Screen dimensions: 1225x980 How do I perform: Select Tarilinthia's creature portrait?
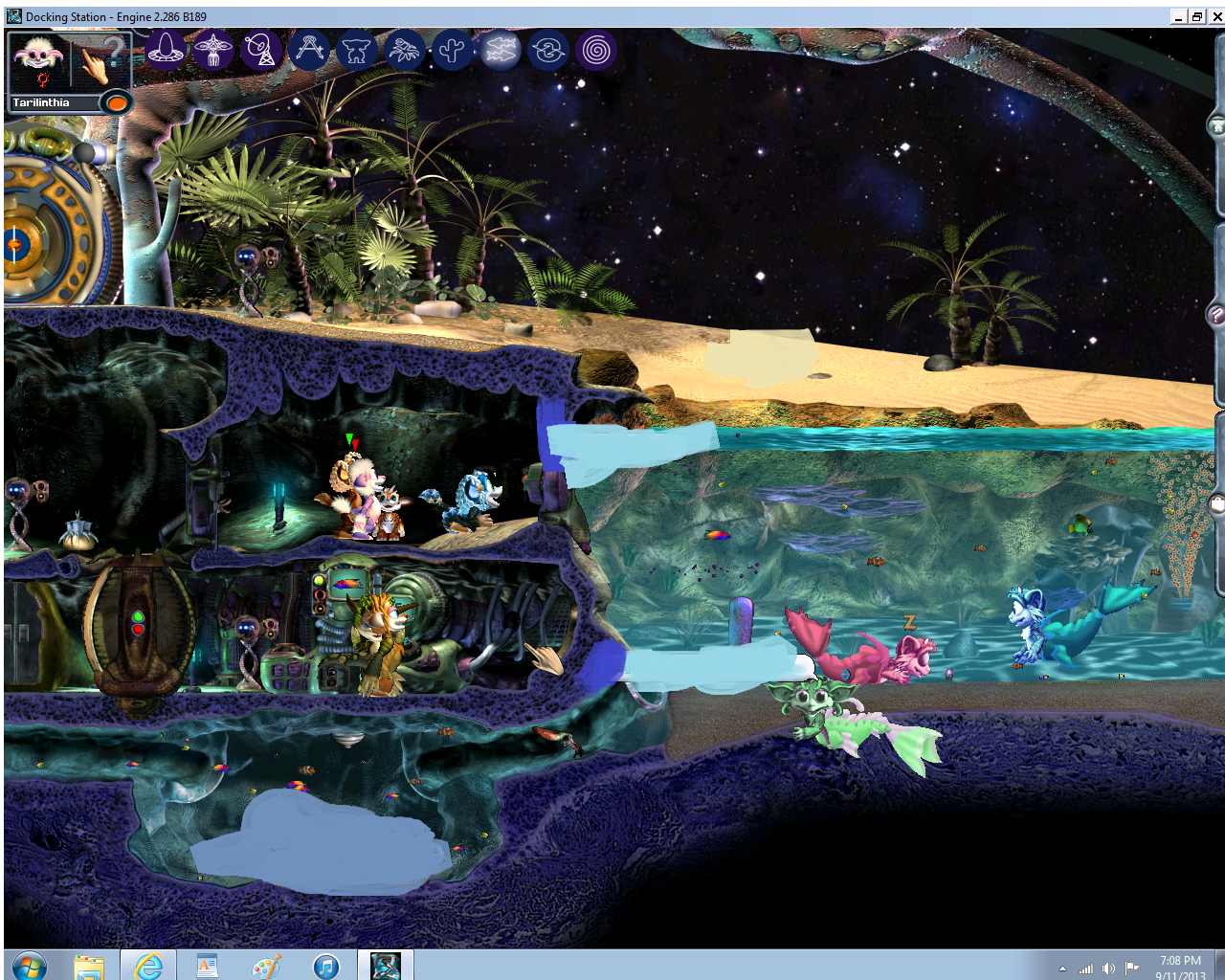pos(38,63)
